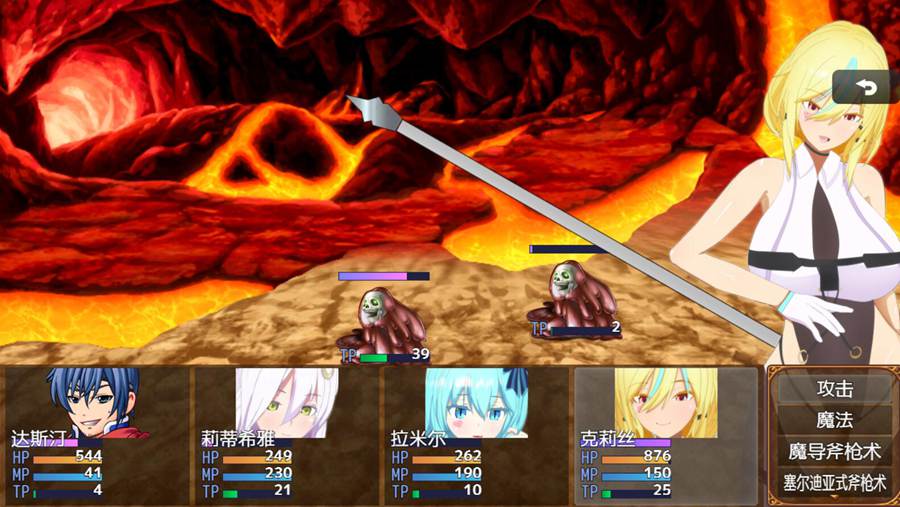
Task: Select the 魔导斧枪术 skill command
Action: tap(834, 452)
